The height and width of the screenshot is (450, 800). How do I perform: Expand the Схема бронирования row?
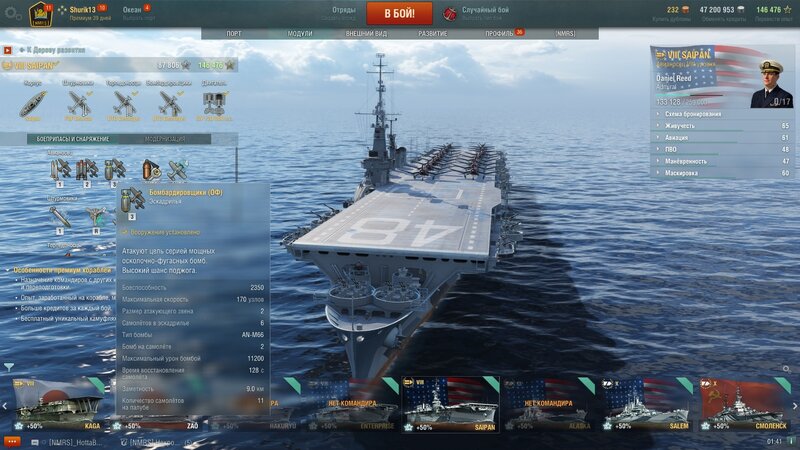coord(700,114)
